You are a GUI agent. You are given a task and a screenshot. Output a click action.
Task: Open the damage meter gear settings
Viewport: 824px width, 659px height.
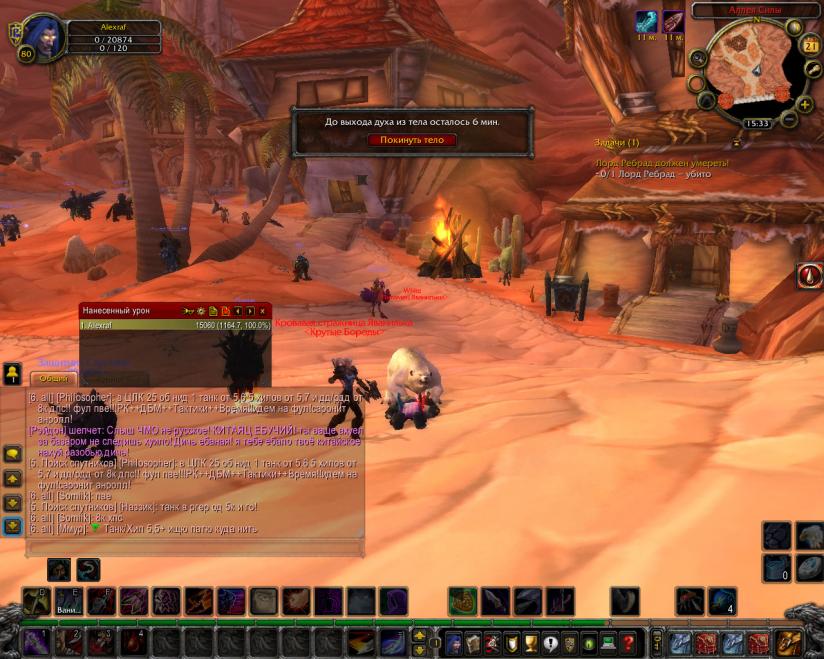click(x=201, y=312)
